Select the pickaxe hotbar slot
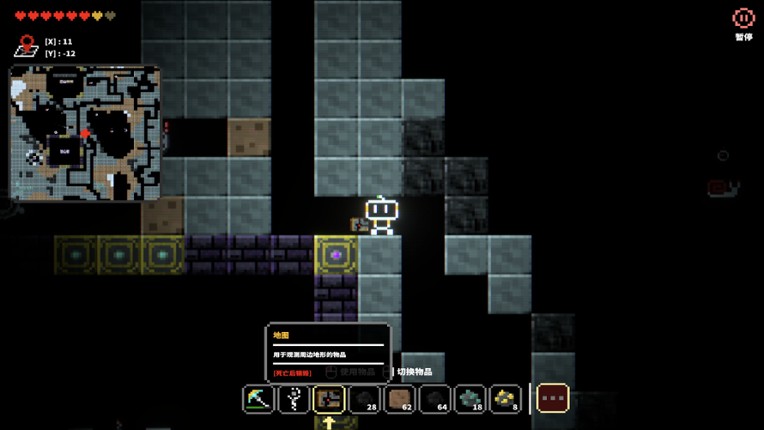Image resolution: width=764 pixels, height=430 pixels. (259, 398)
